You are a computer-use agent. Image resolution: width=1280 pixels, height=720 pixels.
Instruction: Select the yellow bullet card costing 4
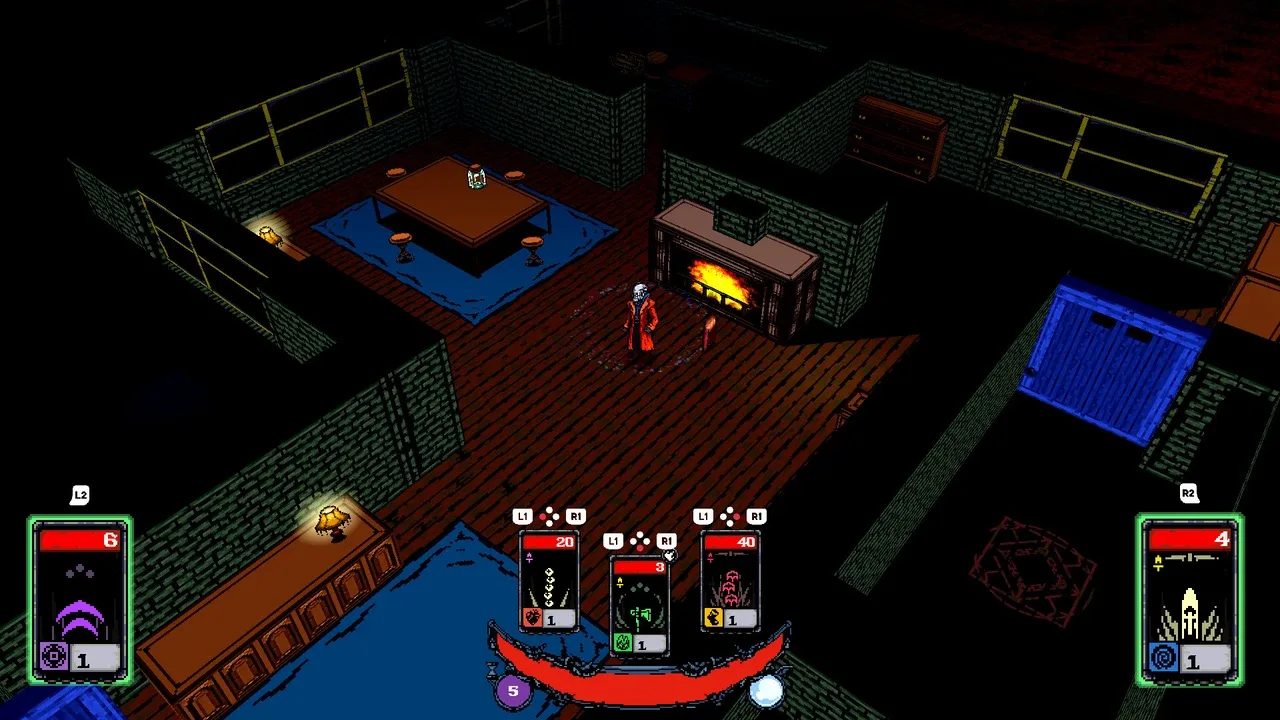1189,600
